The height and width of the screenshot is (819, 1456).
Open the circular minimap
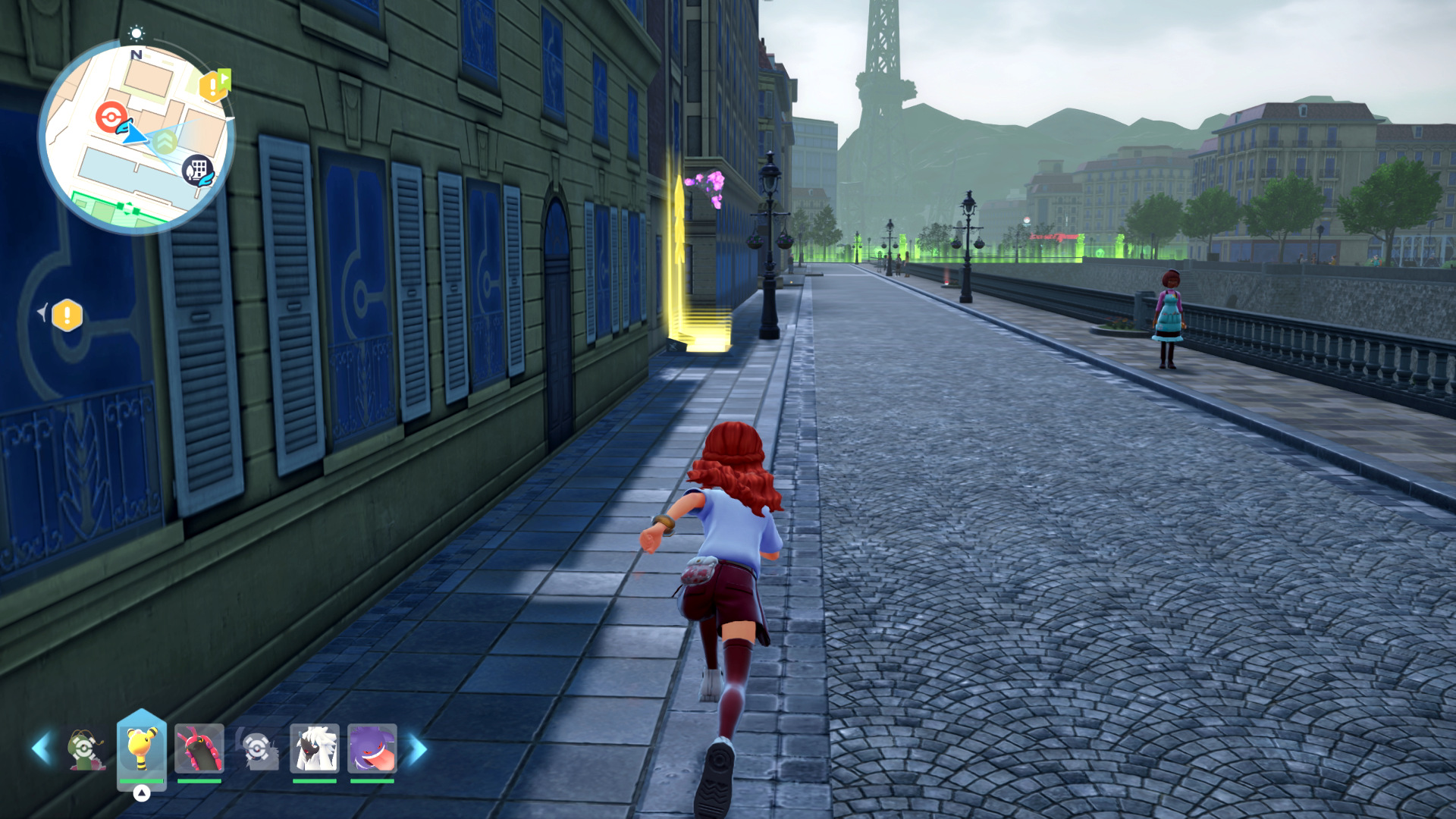pyautogui.click(x=136, y=136)
